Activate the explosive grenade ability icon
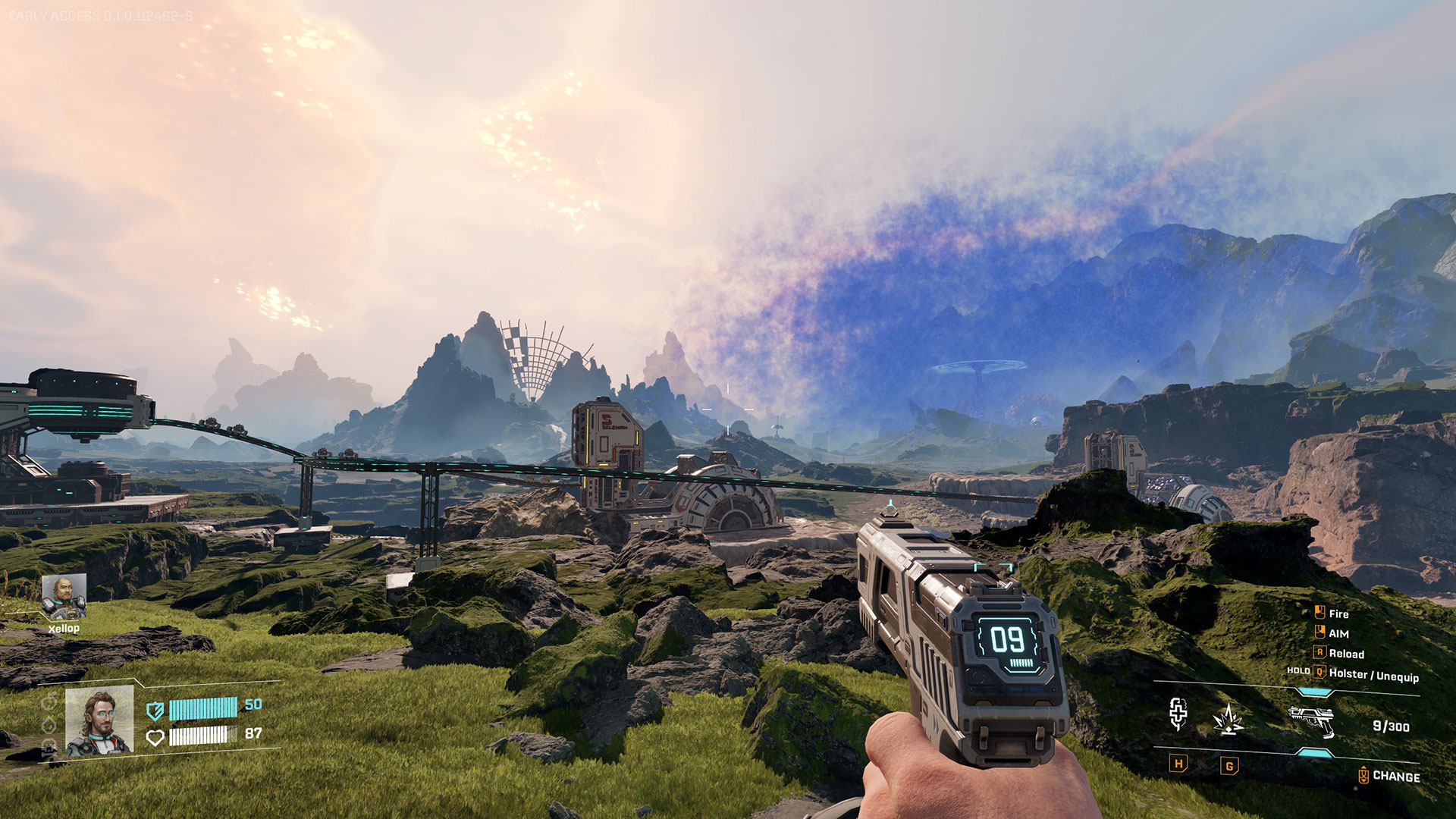The width and height of the screenshot is (1456, 819). (x=1228, y=720)
